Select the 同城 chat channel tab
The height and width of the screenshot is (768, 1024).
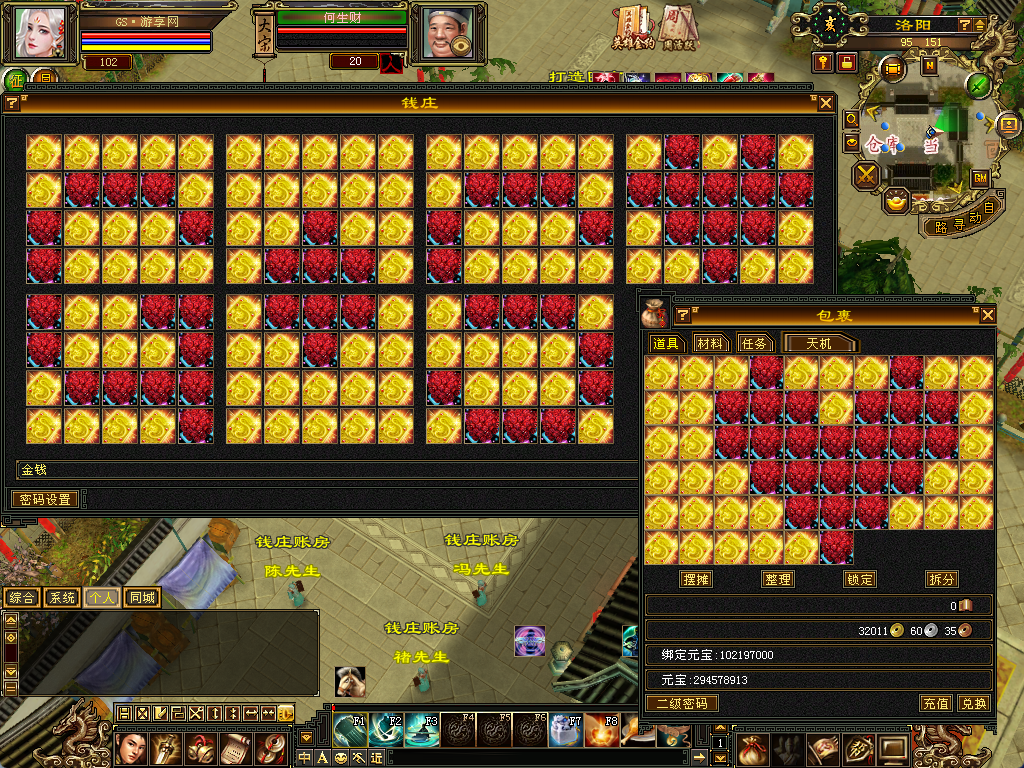143,597
